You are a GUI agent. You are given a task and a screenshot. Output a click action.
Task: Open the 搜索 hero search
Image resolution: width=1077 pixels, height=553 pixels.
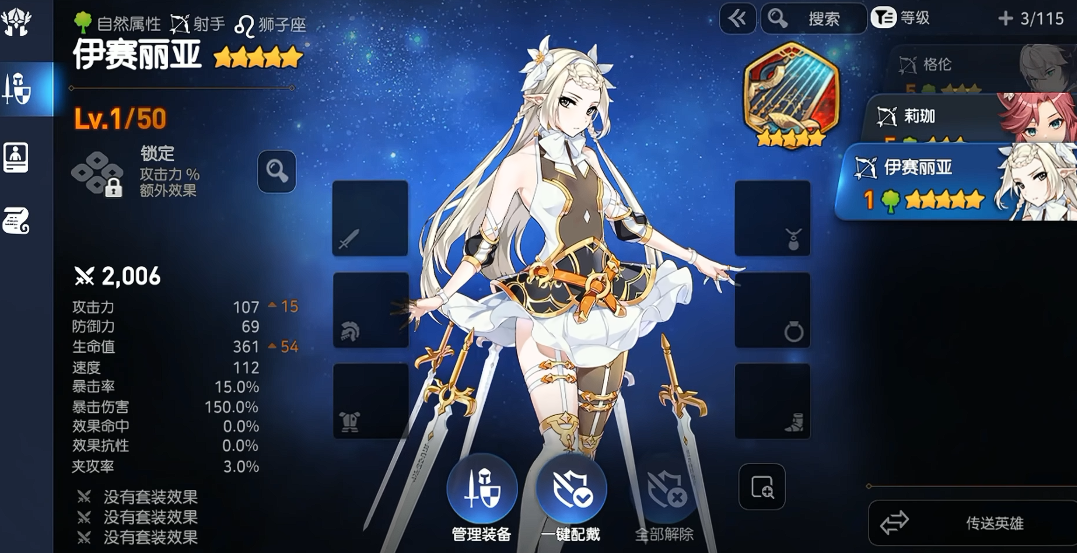click(x=813, y=18)
